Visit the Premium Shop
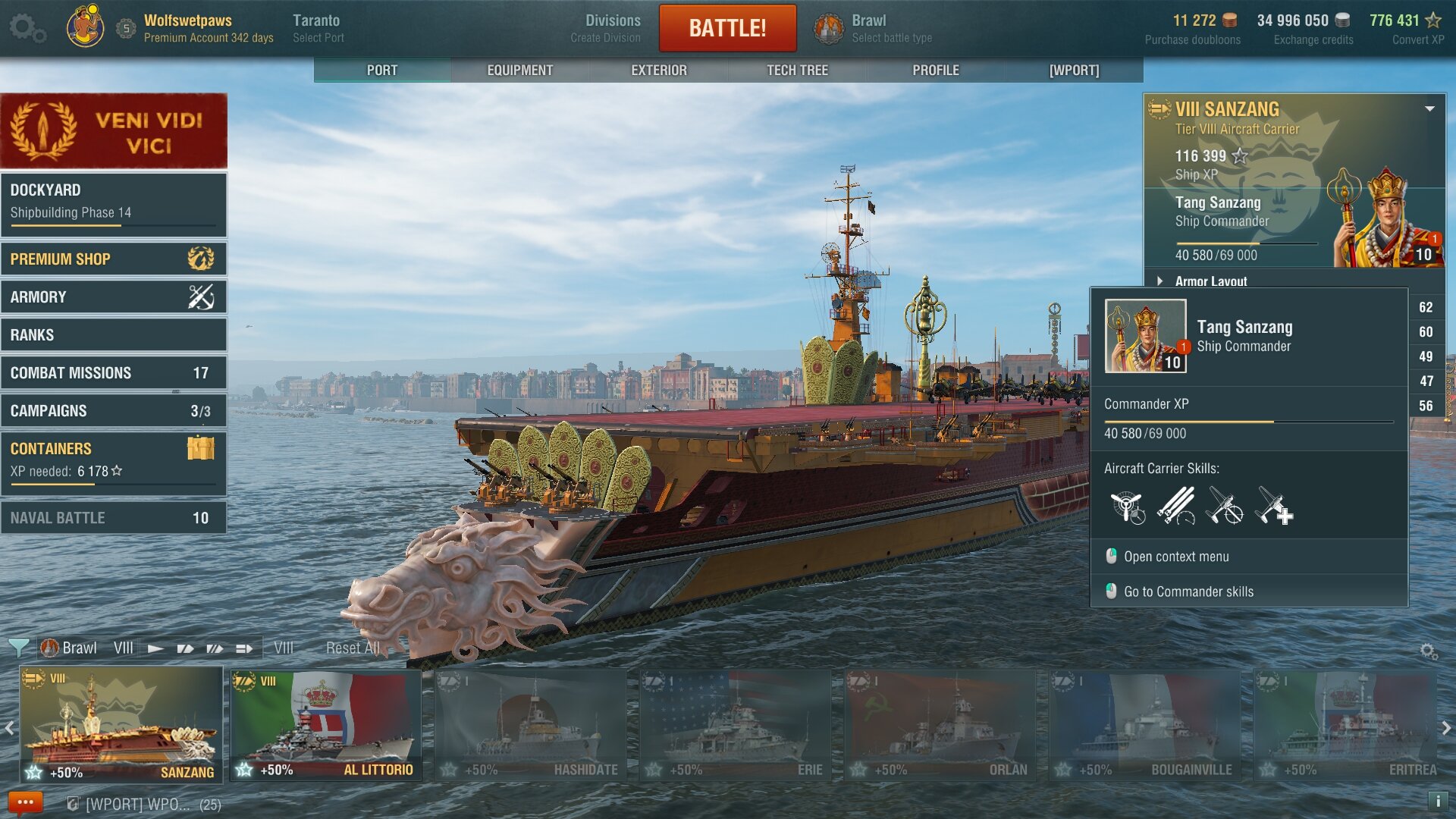This screenshot has width=1456, height=819. click(114, 259)
